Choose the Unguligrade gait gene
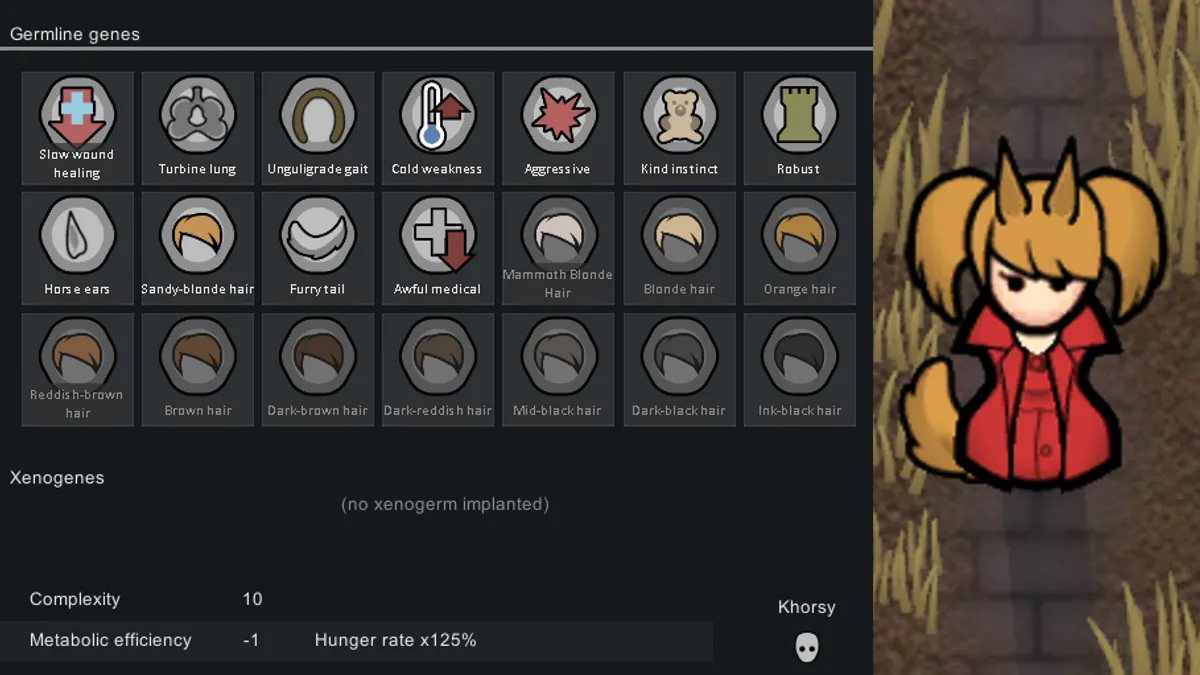1200x675 pixels. click(x=318, y=127)
